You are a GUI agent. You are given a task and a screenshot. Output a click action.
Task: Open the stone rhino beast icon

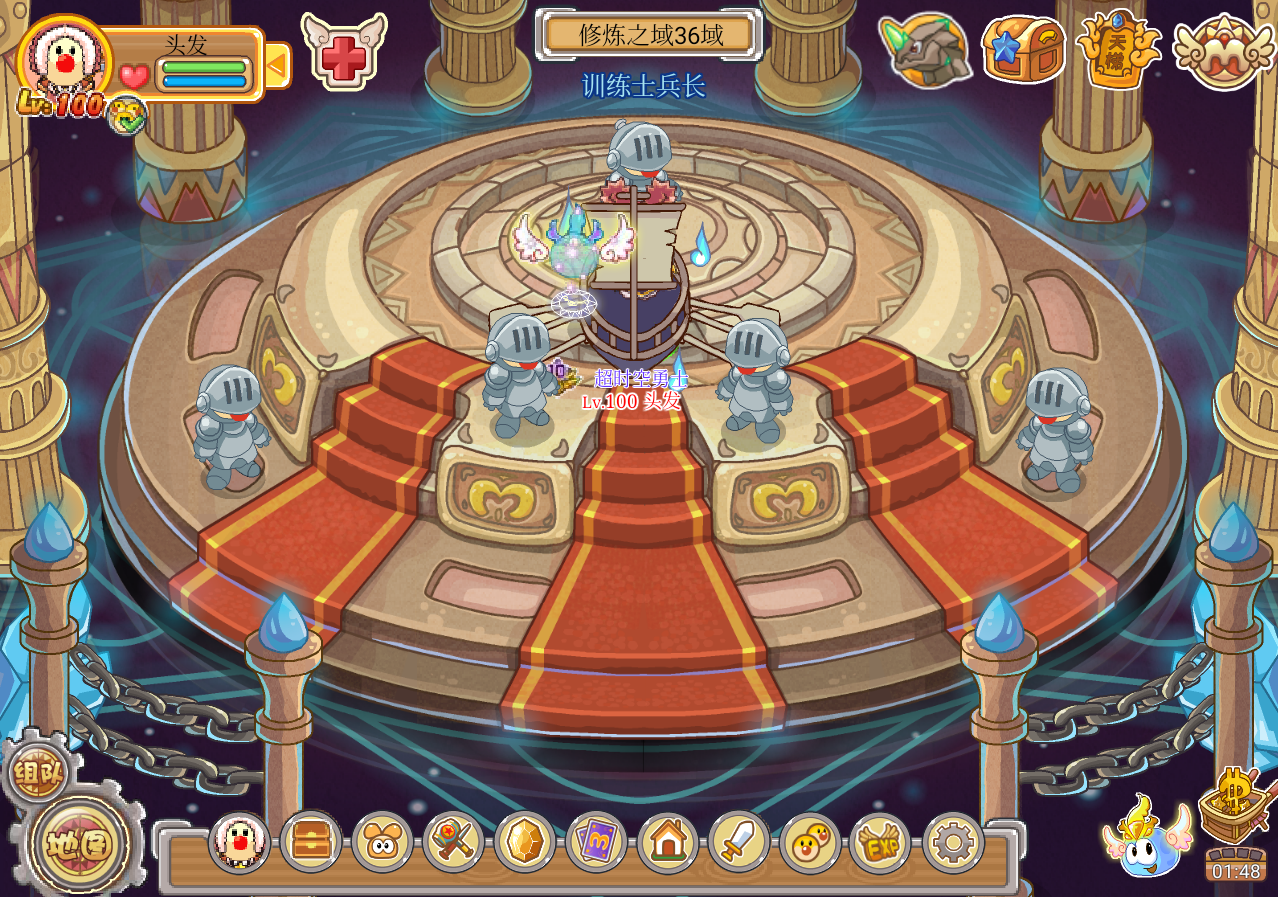[x=925, y=50]
